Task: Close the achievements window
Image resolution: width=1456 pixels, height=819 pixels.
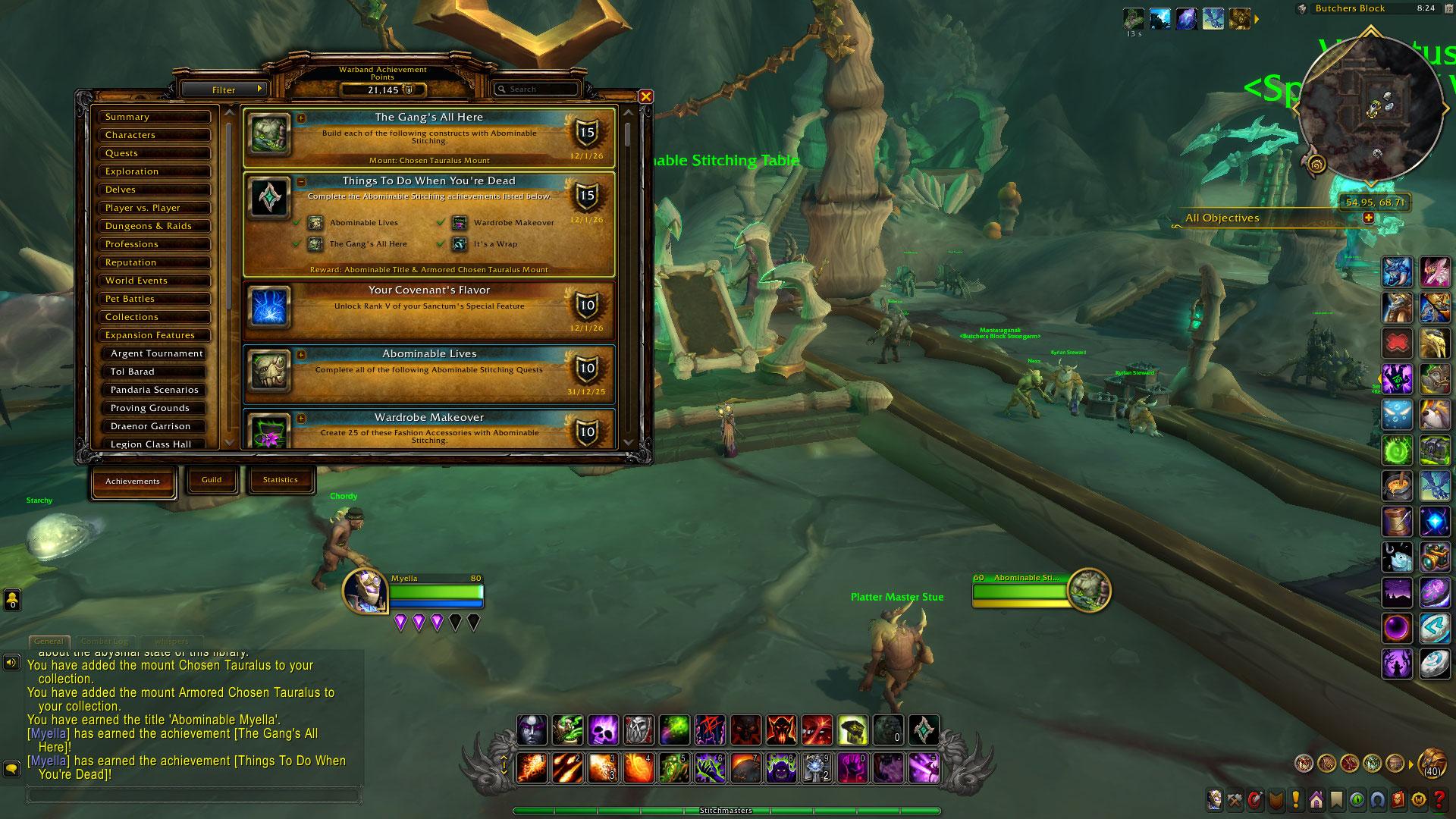Action: pyautogui.click(x=645, y=96)
